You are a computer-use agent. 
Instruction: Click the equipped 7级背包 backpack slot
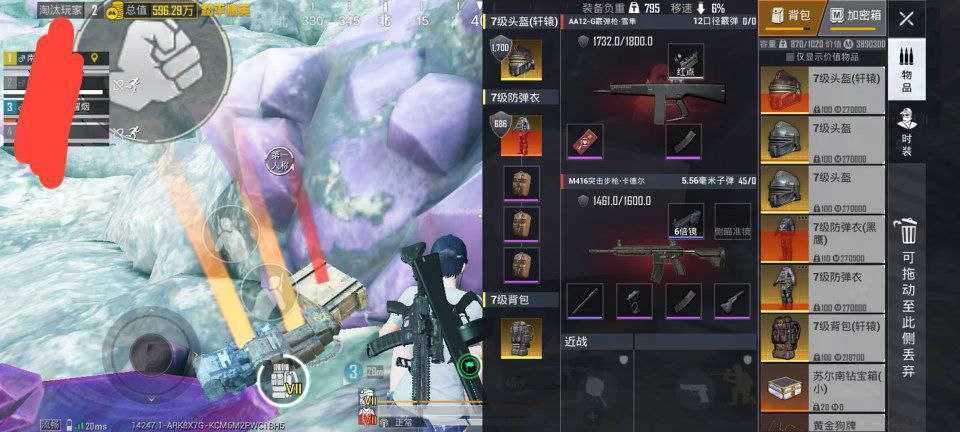pos(523,337)
